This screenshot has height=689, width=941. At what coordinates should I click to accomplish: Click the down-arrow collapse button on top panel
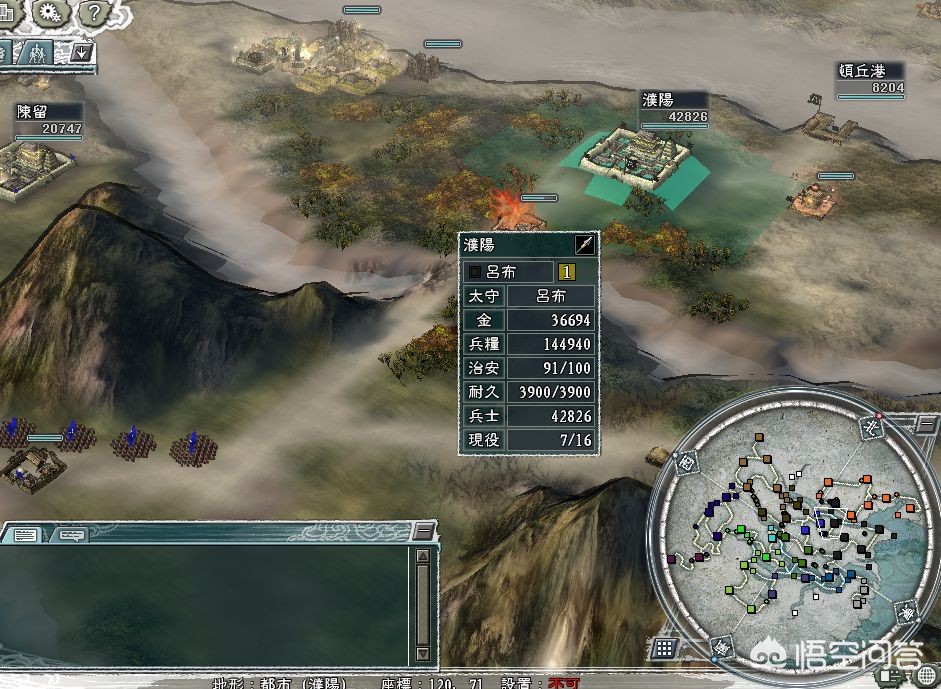[x=82, y=52]
